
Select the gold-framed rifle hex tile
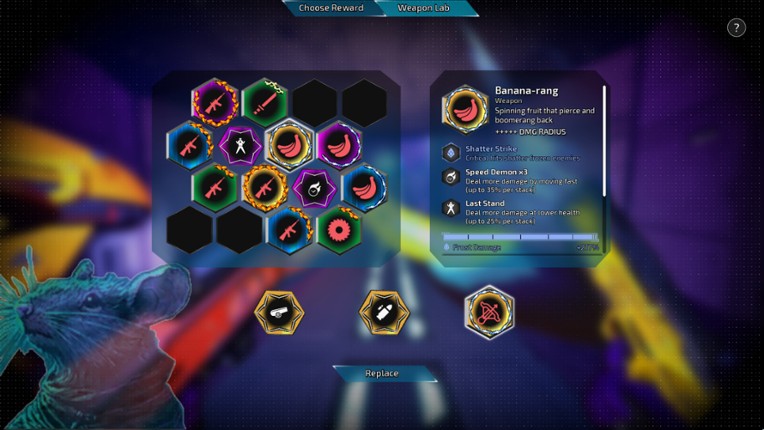coord(265,186)
